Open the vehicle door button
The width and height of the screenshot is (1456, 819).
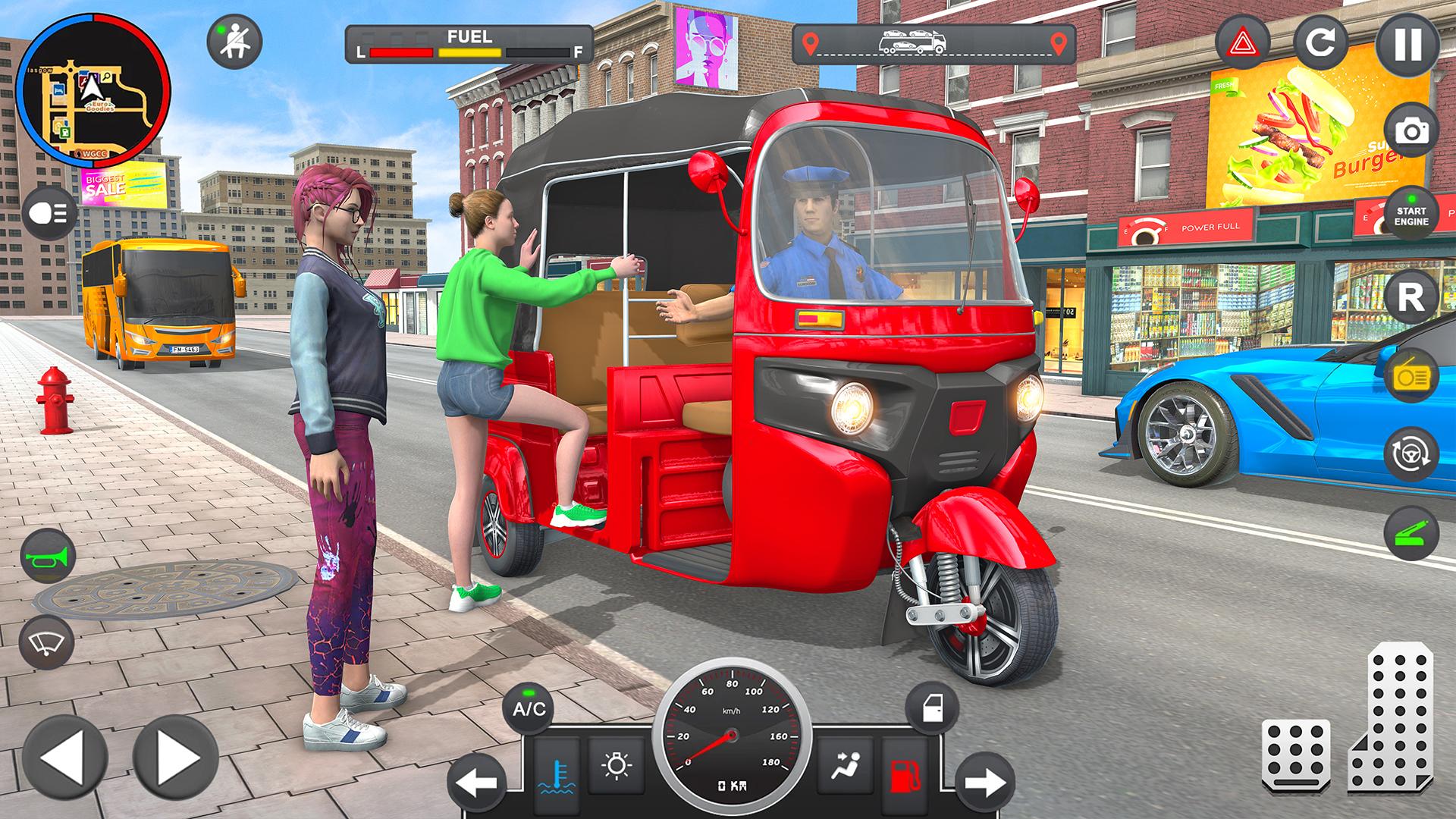pos(931,709)
